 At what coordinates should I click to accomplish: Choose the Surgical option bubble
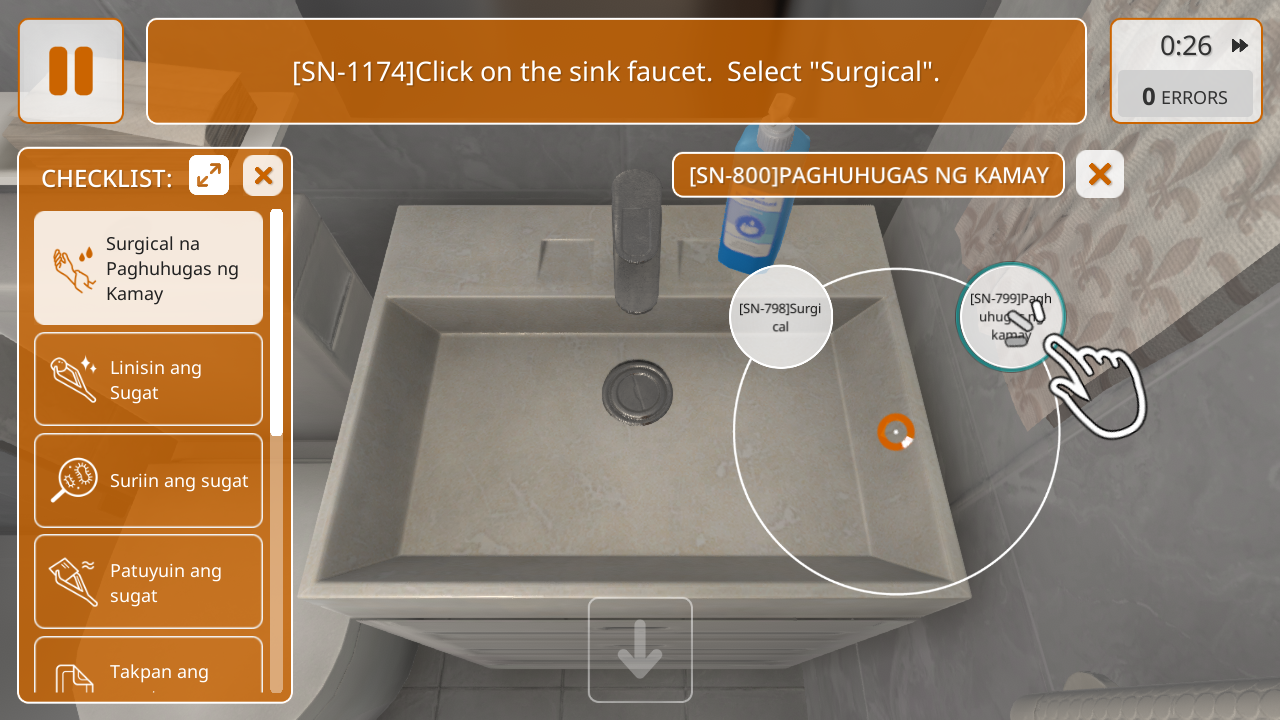pyautogui.click(x=781, y=317)
